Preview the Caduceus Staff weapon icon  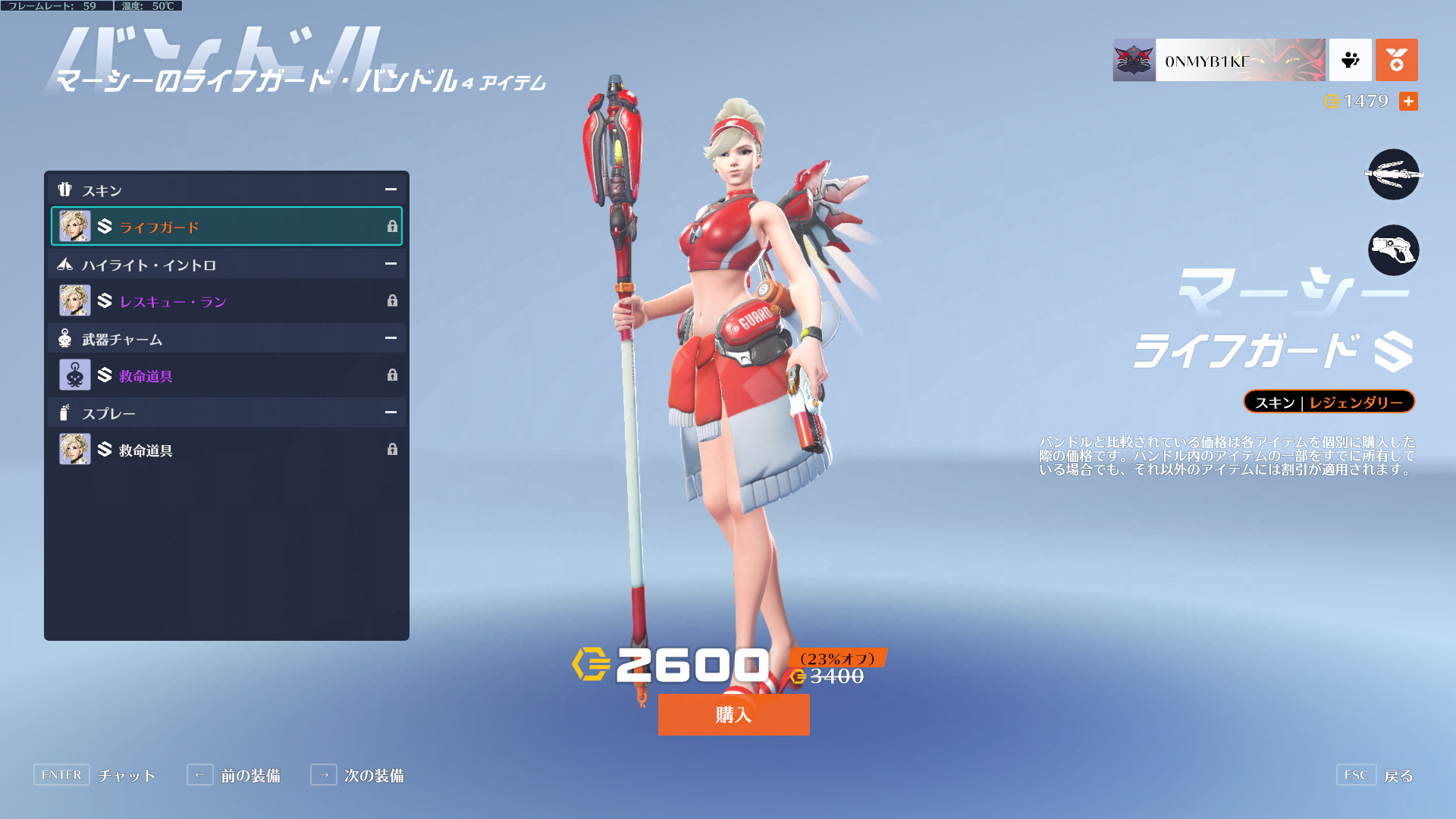point(1393,174)
